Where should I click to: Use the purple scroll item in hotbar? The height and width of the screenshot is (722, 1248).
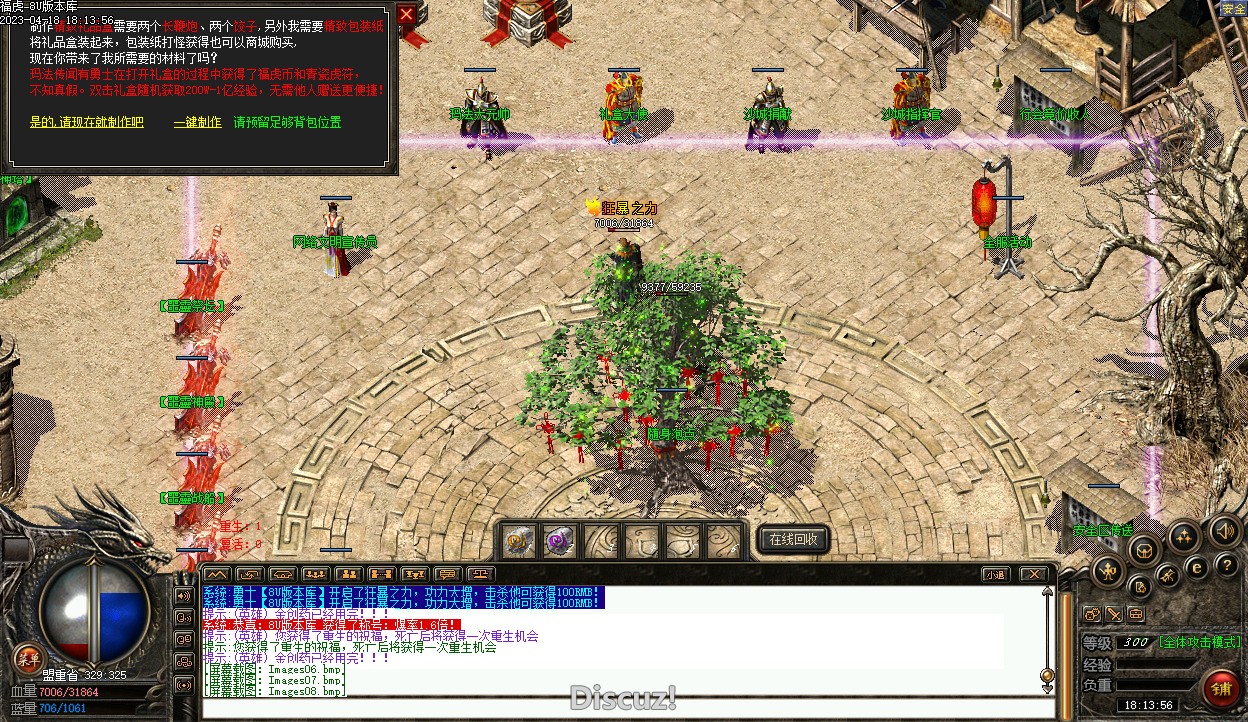point(558,541)
